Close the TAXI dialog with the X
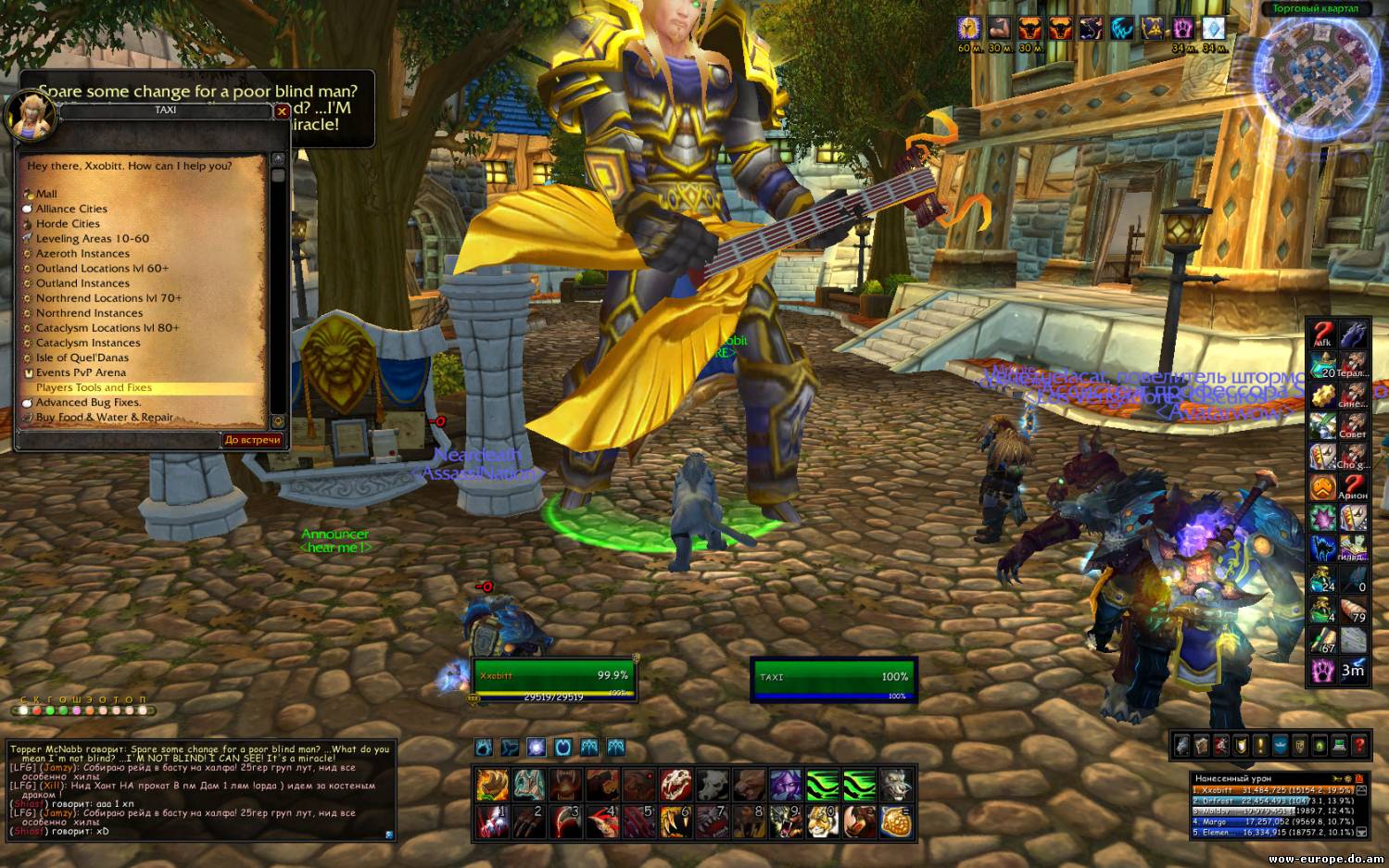This screenshot has width=1389, height=868. (x=282, y=111)
